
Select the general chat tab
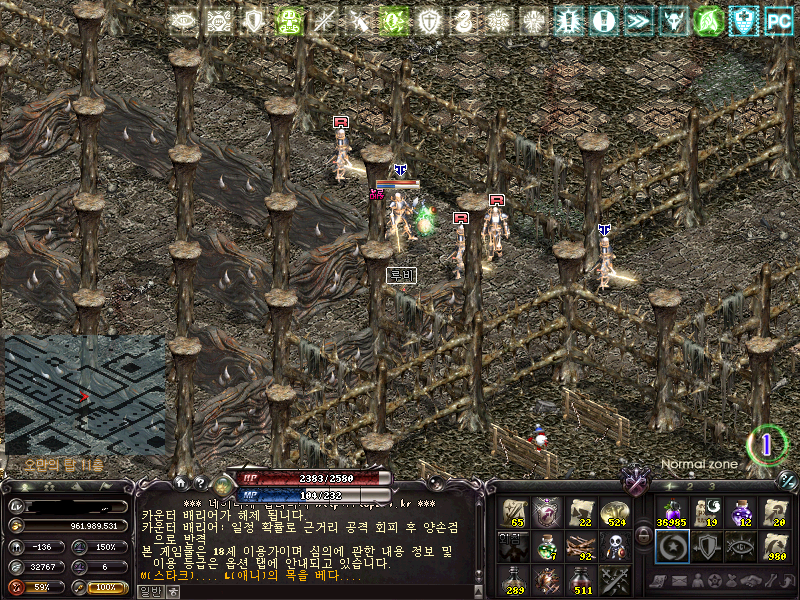click(x=149, y=591)
